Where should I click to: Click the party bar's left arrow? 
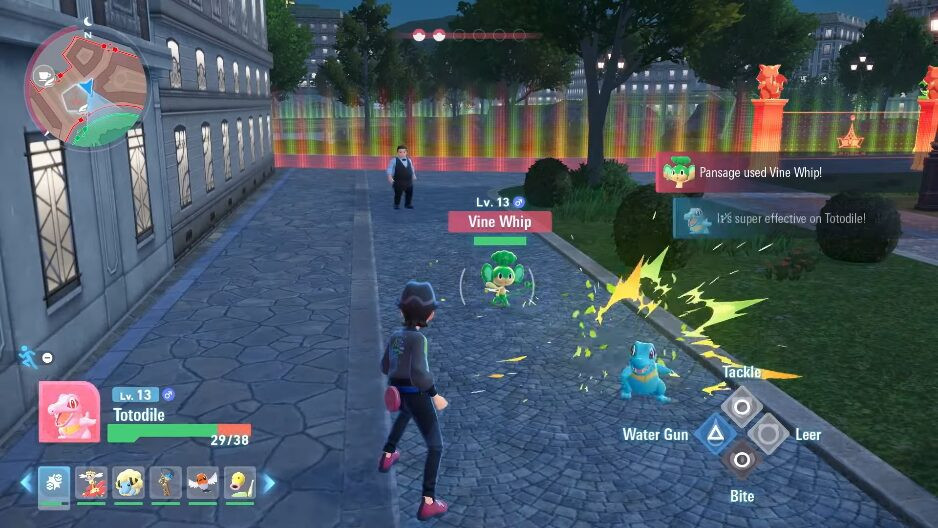[26, 484]
